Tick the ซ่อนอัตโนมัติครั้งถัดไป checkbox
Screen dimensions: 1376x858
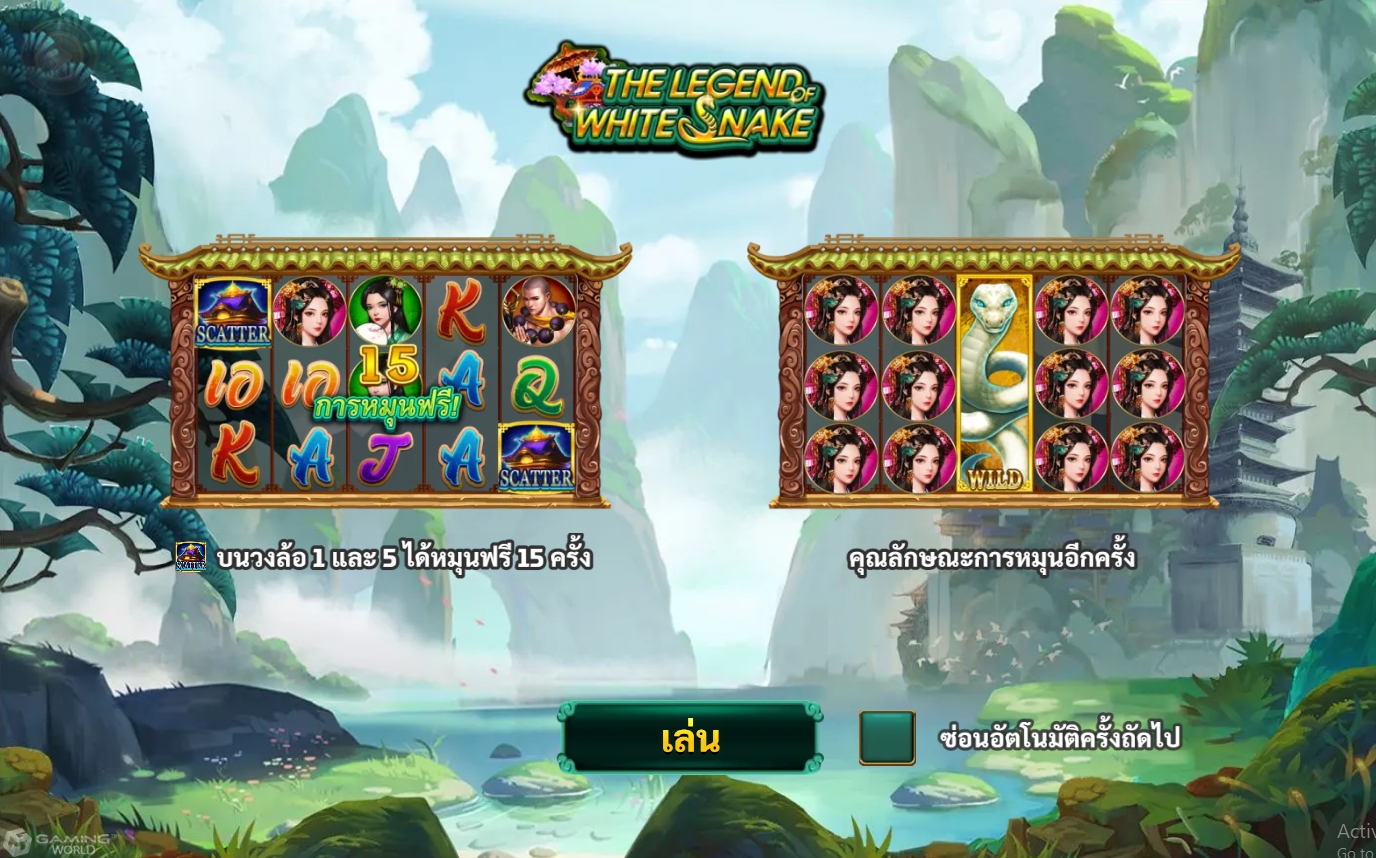[887, 738]
